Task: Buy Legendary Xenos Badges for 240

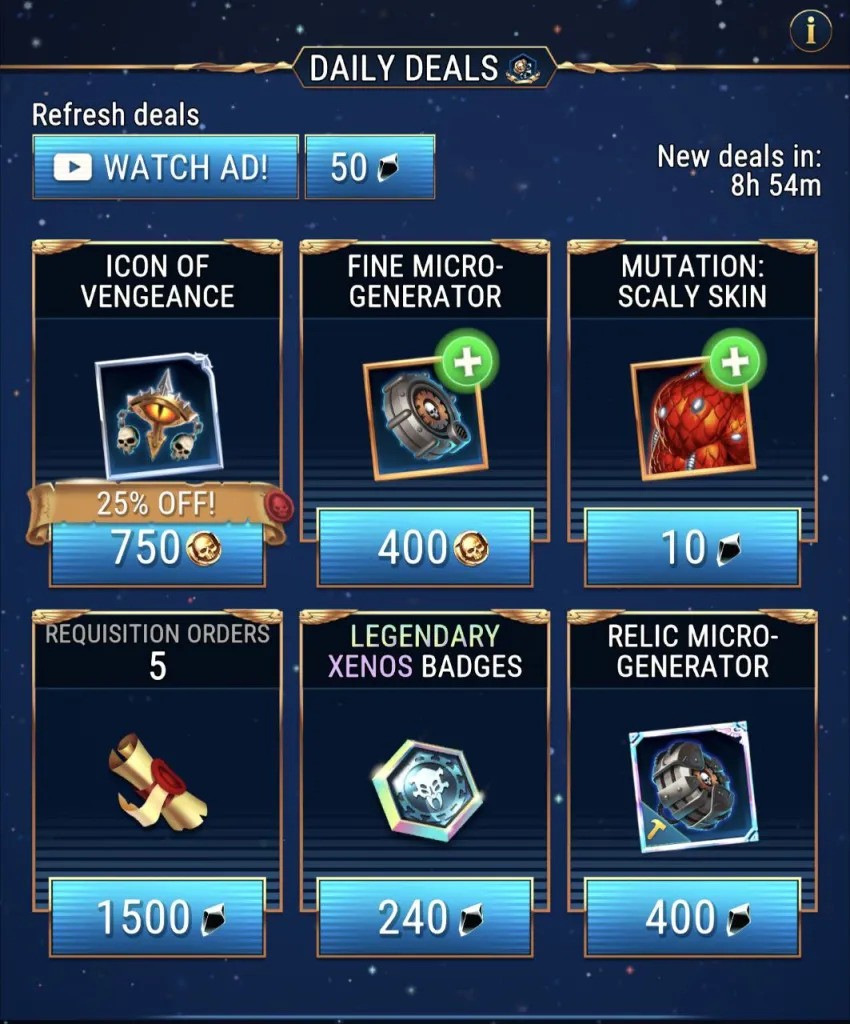Action: click(x=424, y=917)
